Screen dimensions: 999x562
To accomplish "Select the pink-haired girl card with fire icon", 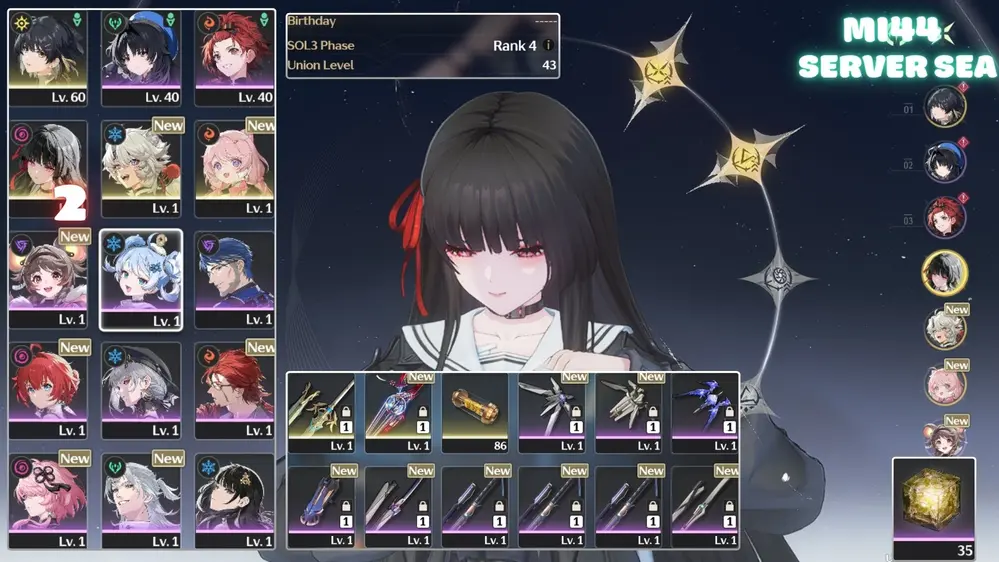I will (x=234, y=168).
